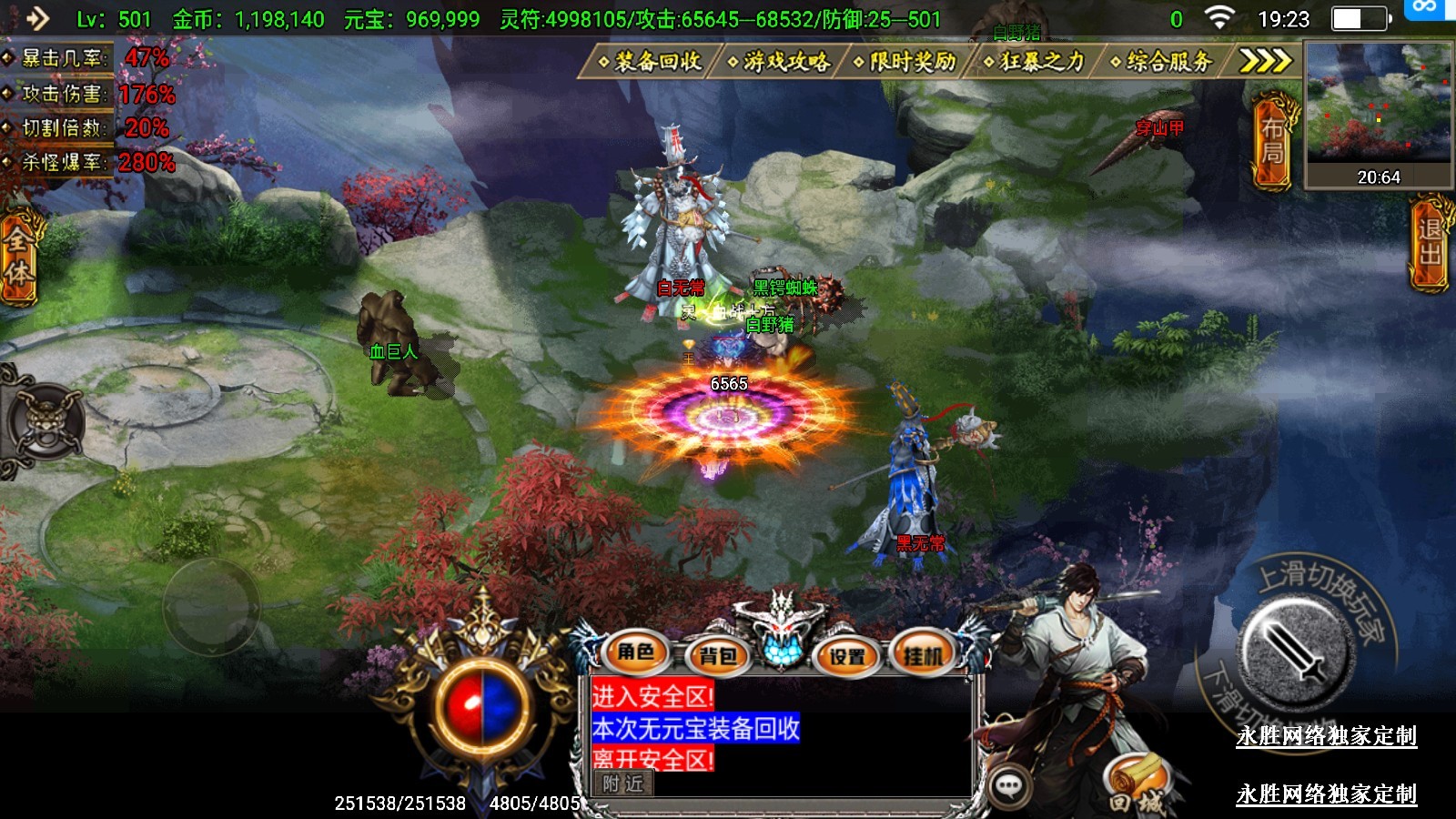Viewport: 1456px width, 819px height.
Task: Click the arrow icon in top-left corner
Action: point(37,17)
